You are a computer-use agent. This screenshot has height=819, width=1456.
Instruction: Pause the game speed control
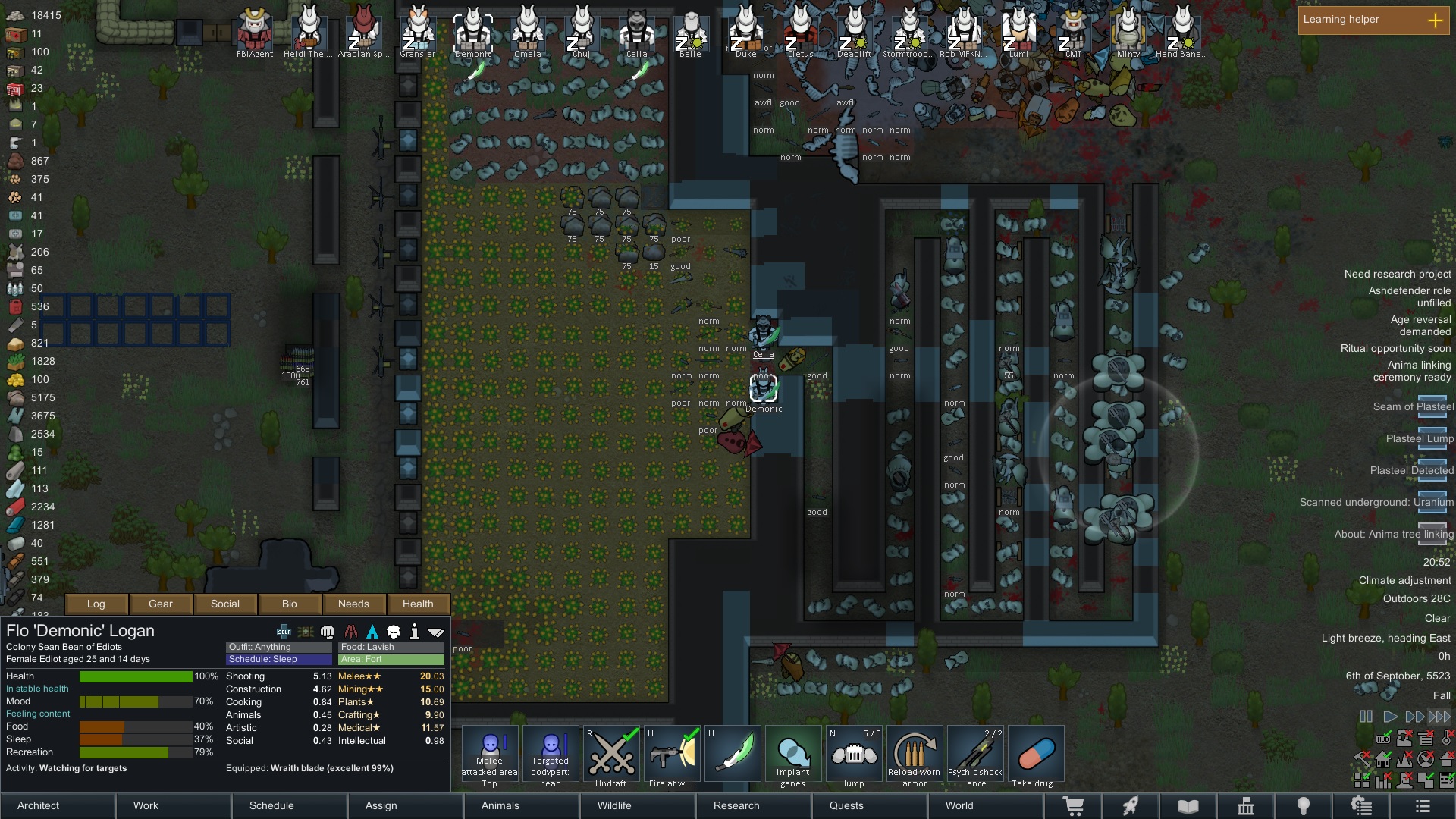(x=1366, y=716)
